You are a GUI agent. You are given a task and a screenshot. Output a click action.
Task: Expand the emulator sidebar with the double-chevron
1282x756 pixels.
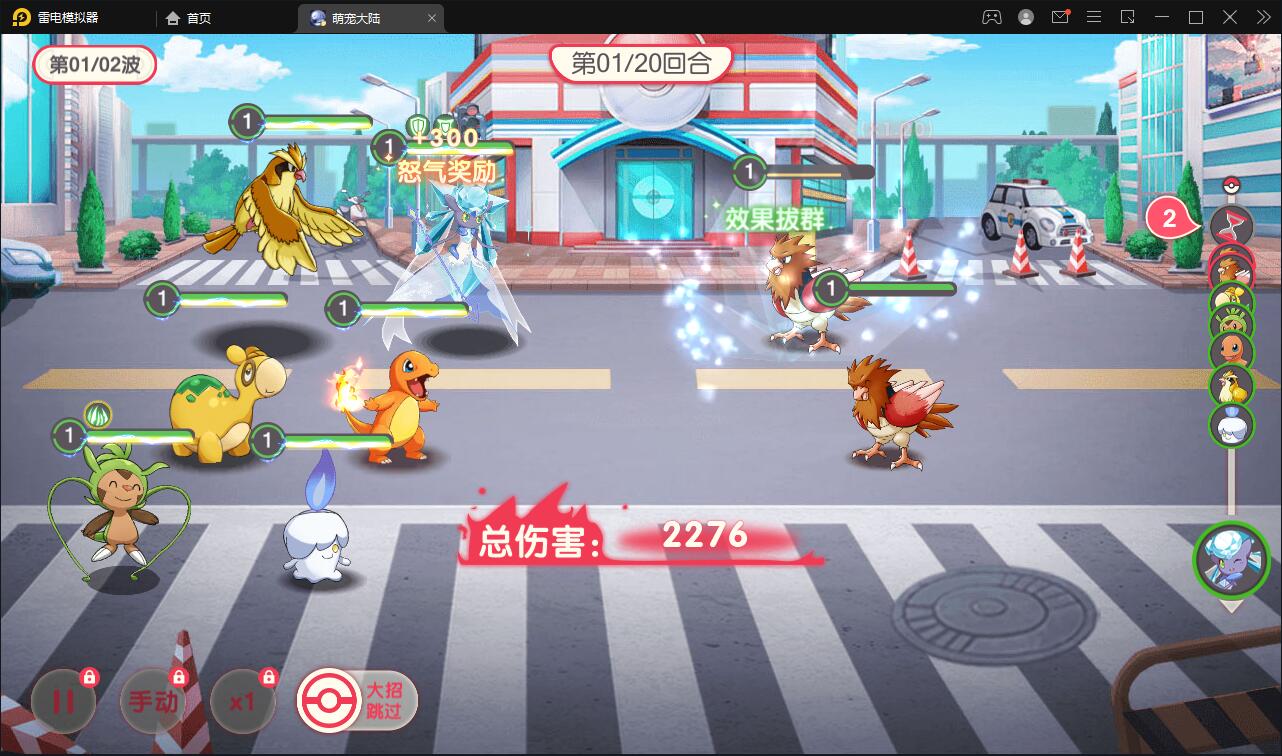click(1263, 17)
